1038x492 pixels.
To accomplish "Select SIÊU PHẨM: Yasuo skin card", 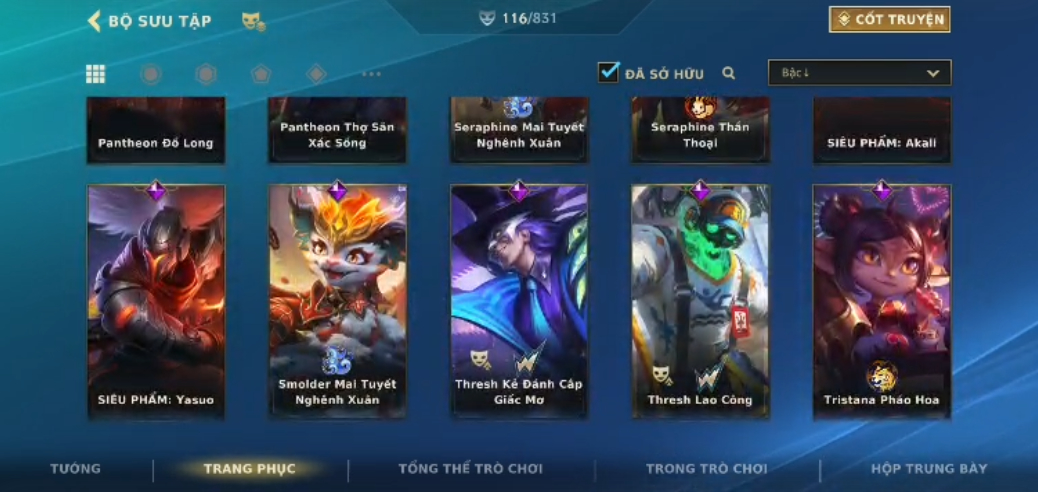I will click(x=156, y=301).
